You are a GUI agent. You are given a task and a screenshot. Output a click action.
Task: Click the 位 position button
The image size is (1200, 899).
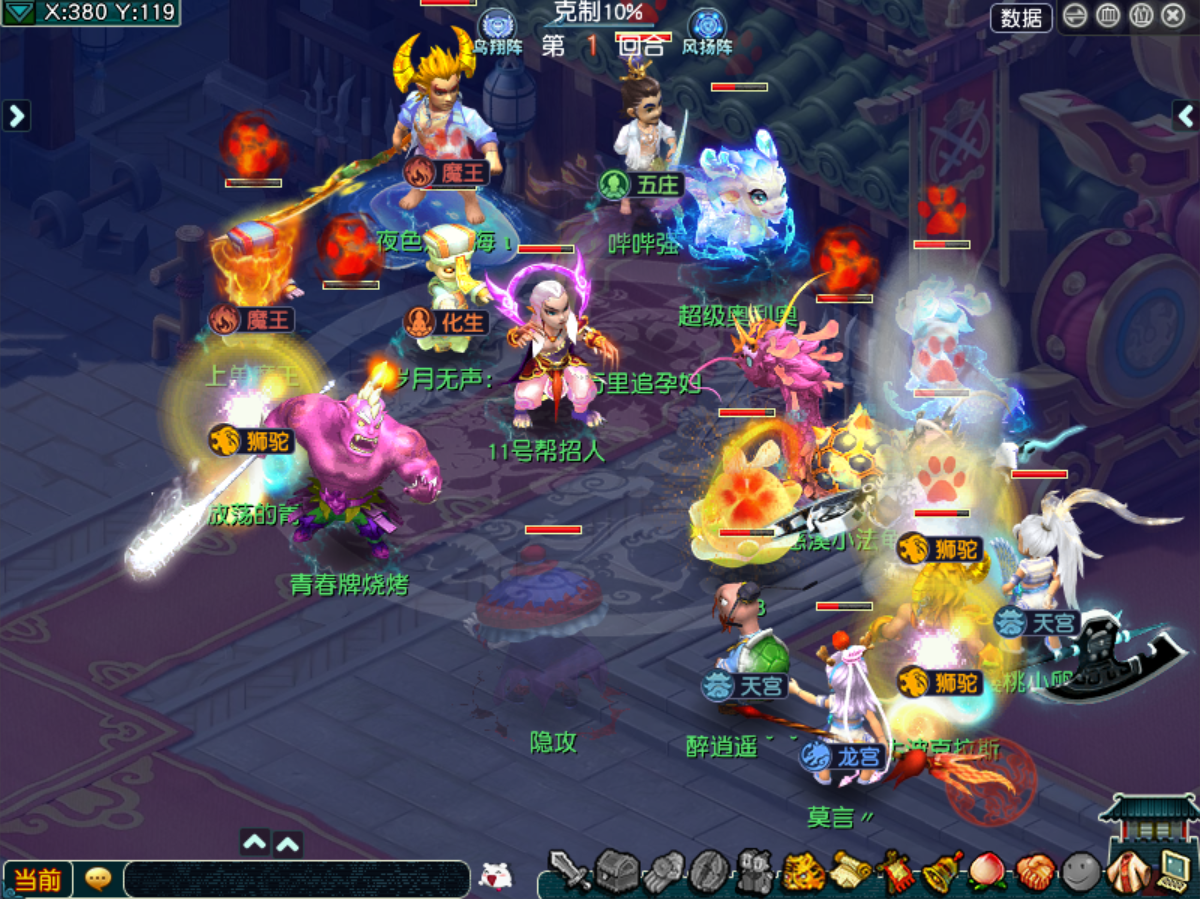pos(1141,16)
